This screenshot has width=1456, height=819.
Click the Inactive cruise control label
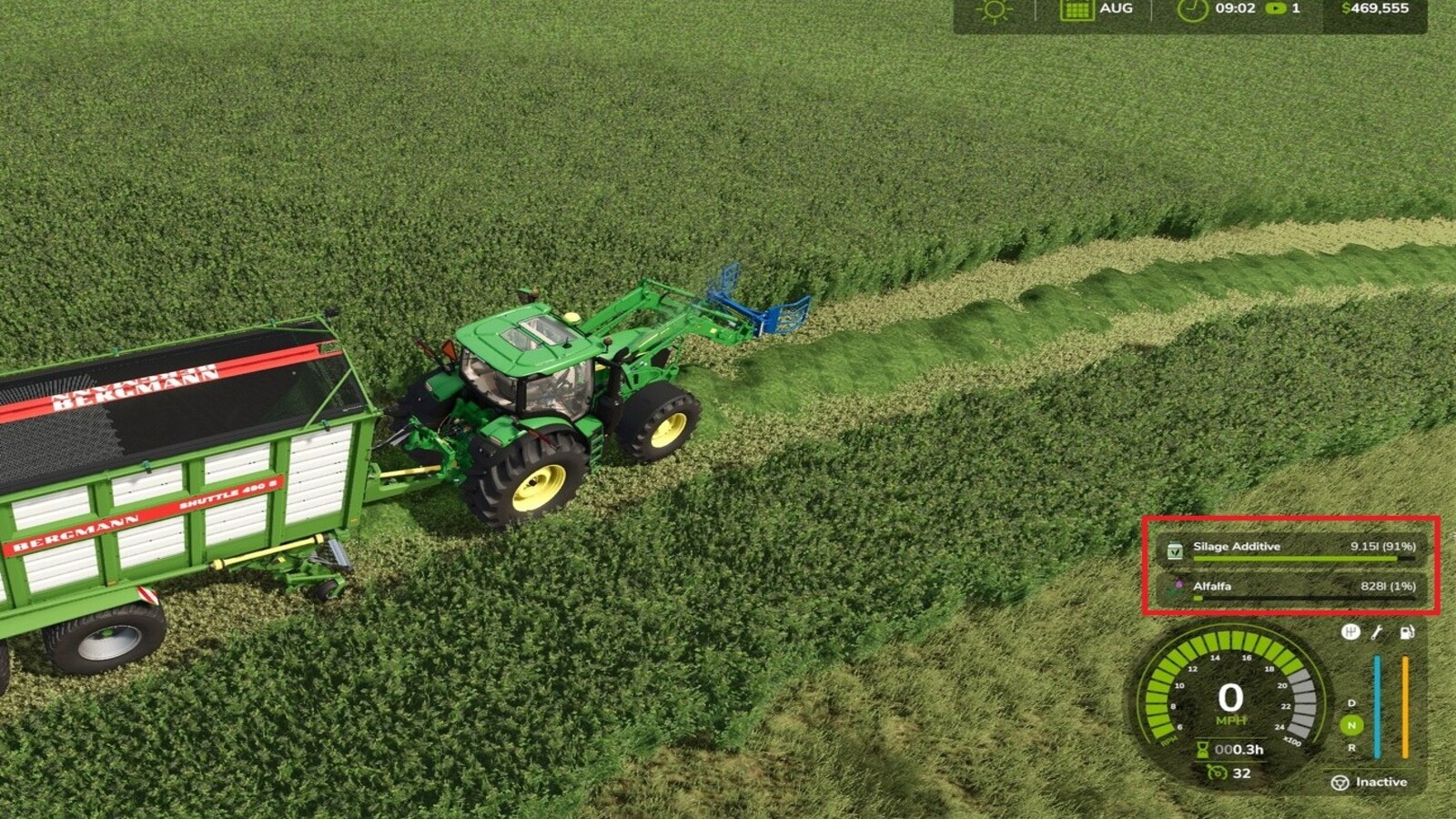(1381, 782)
